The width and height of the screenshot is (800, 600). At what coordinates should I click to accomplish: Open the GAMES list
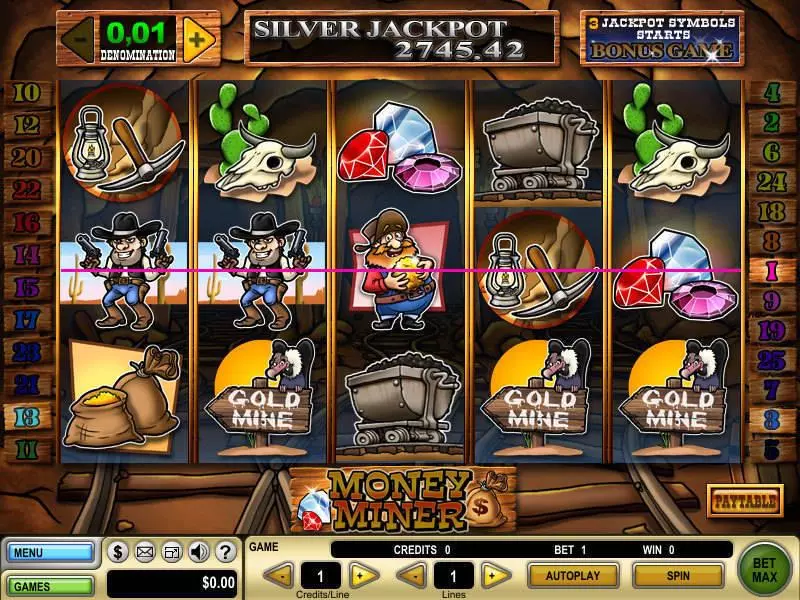[49, 584]
